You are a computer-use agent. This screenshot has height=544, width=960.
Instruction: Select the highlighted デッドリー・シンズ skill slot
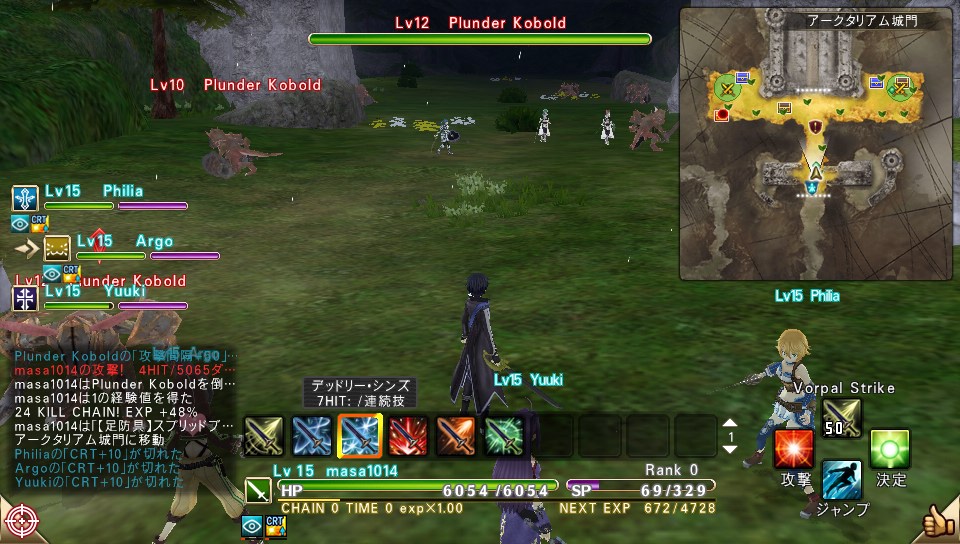point(359,435)
